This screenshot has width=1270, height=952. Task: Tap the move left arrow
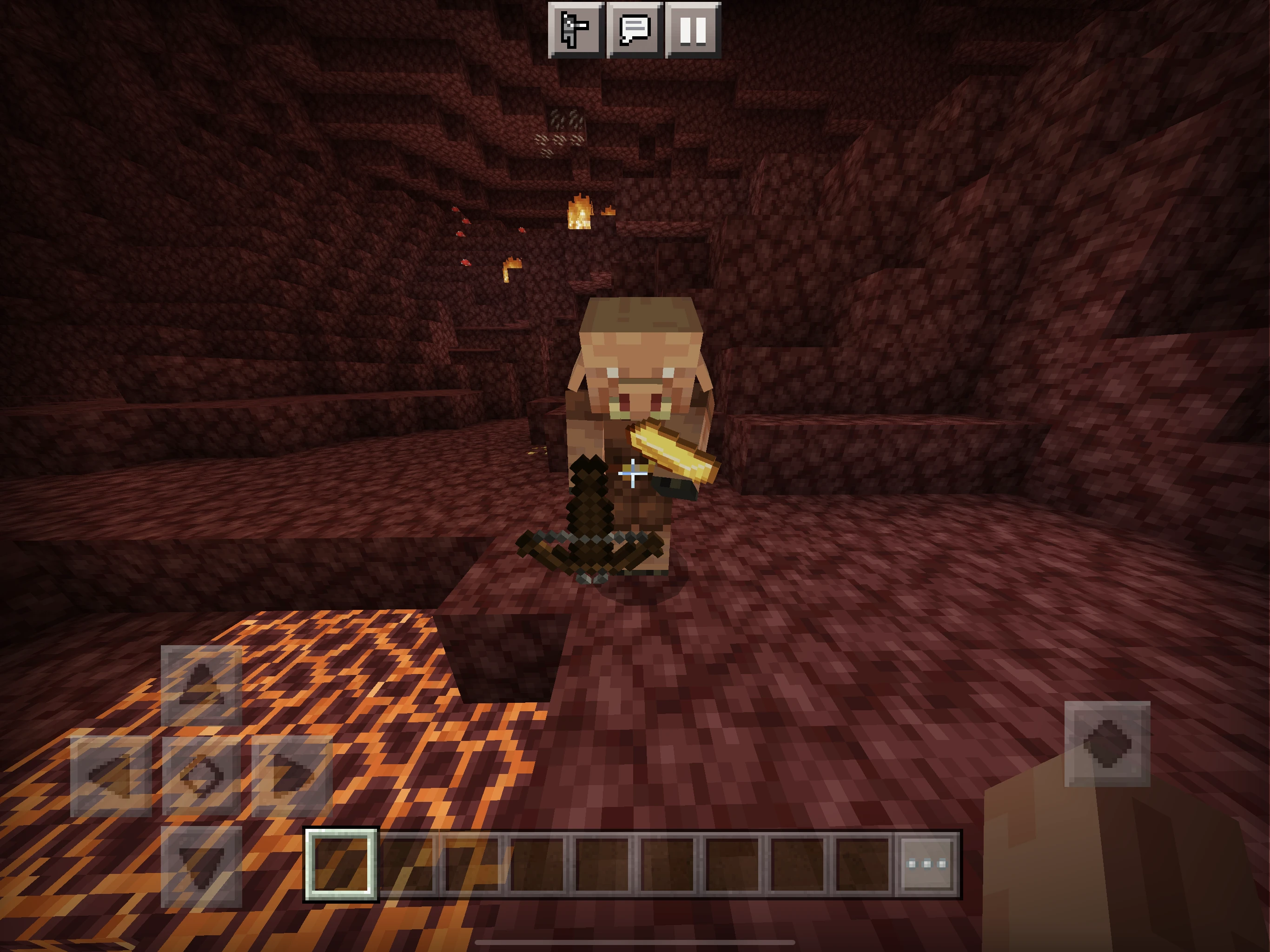tap(111, 776)
